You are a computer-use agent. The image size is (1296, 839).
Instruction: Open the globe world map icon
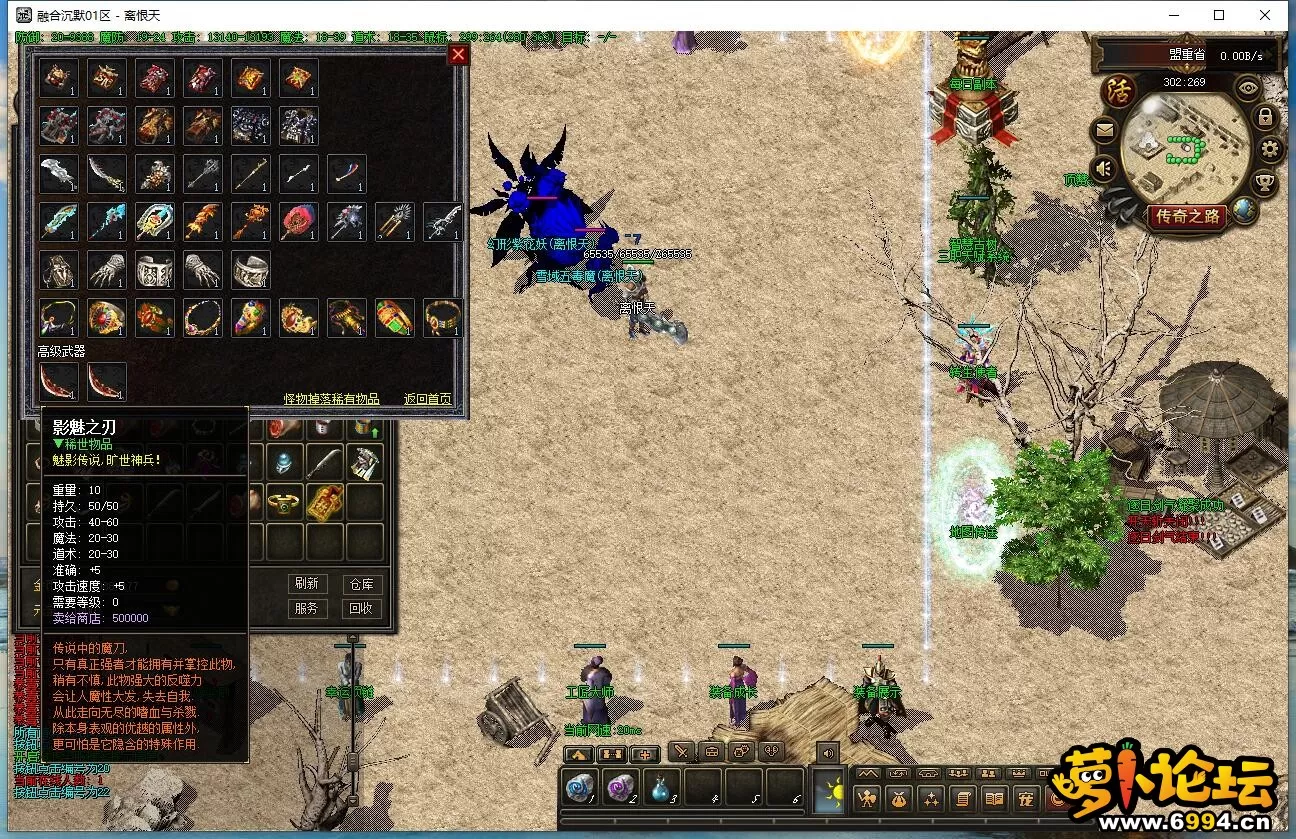tap(1244, 210)
